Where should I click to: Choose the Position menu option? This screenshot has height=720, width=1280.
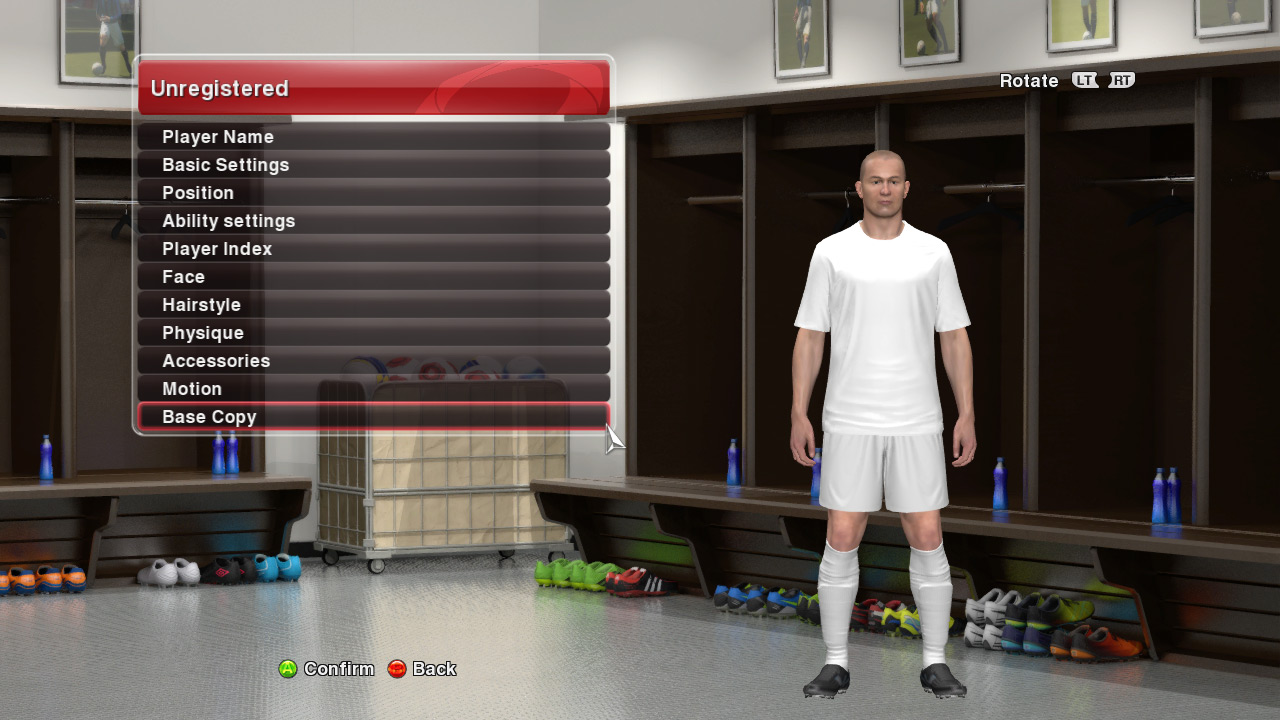pos(373,193)
